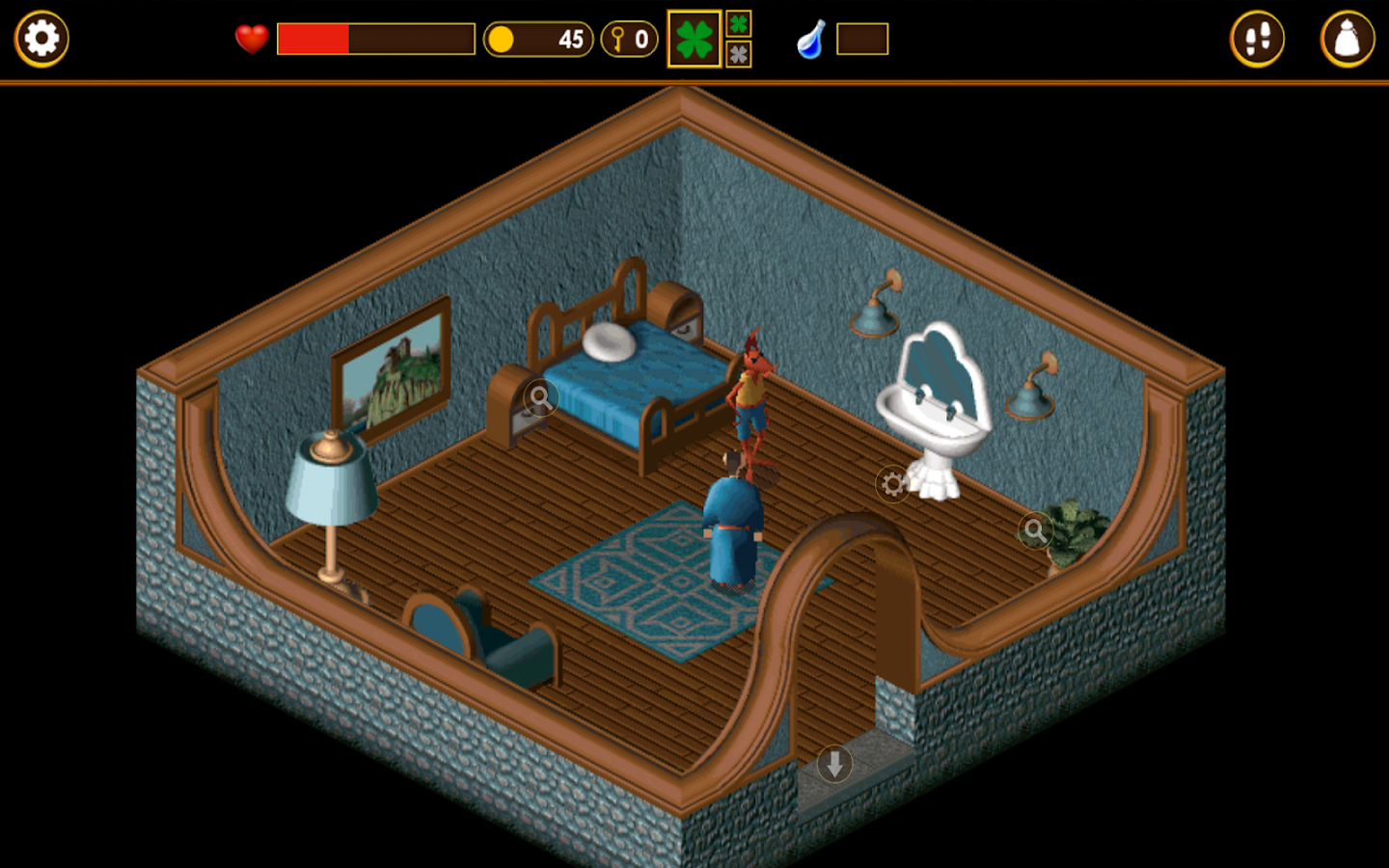Select the footsteps behavior mode icon
This screenshot has height=868, width=1389.
(x=1258, y=39)
